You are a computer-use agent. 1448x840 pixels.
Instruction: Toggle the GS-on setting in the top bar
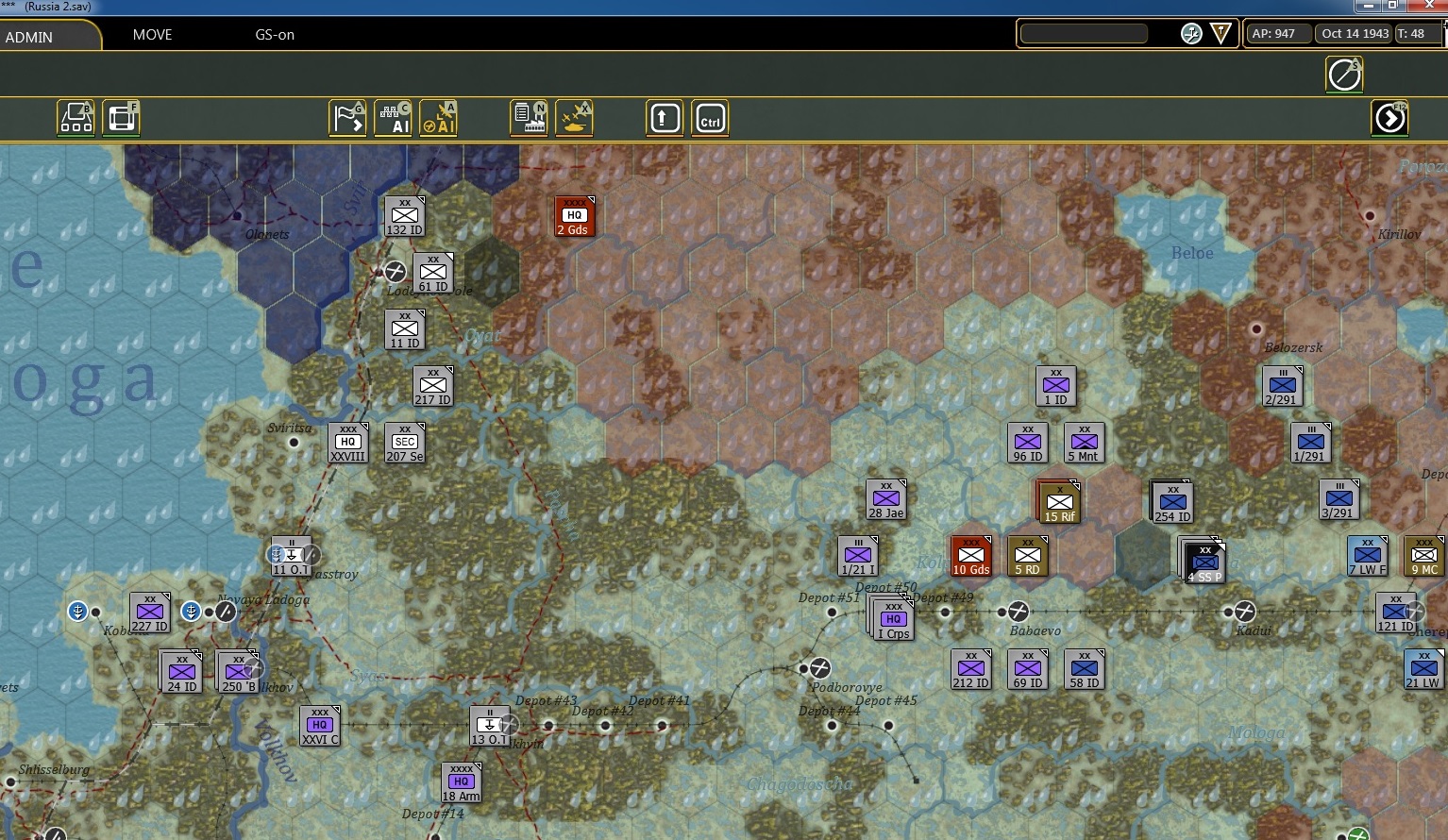tap(275, 35)
